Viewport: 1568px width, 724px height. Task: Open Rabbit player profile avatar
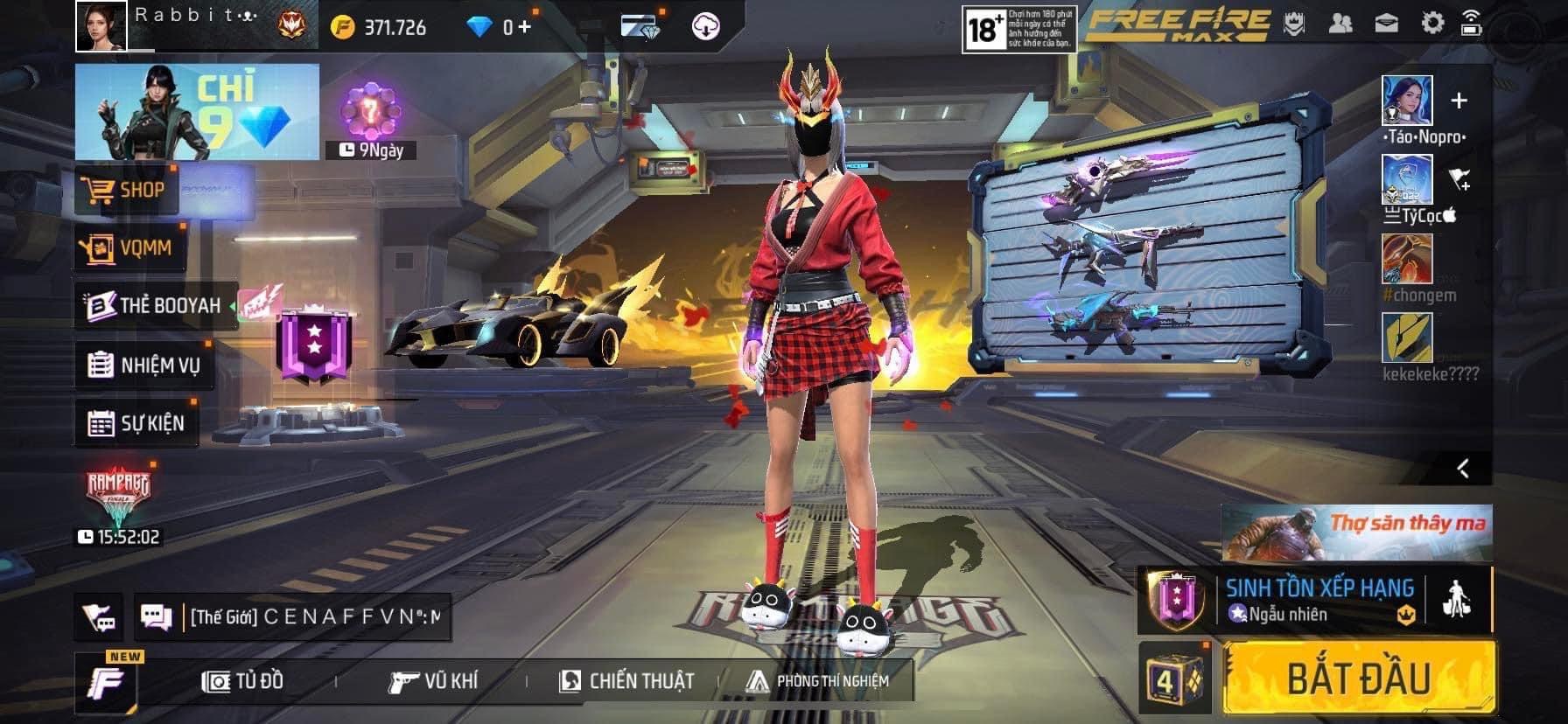coord(101,26)
